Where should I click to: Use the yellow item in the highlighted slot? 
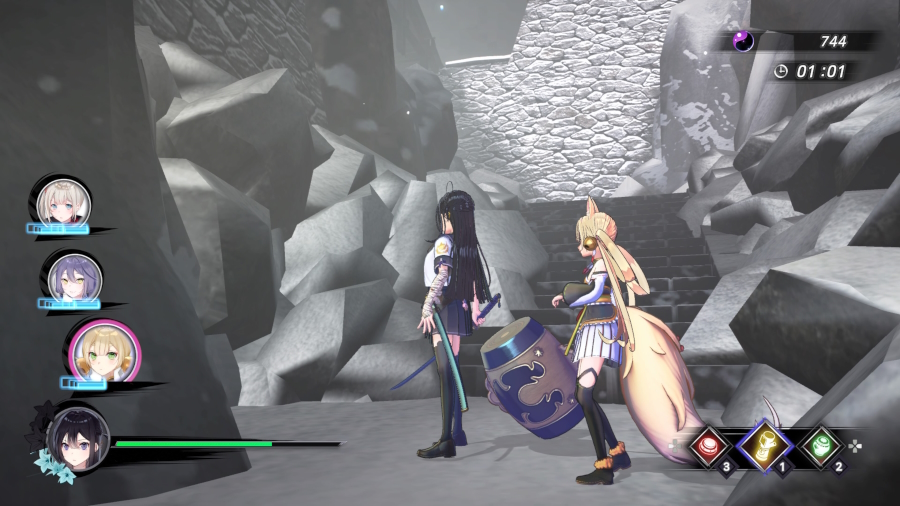point(767,446)
